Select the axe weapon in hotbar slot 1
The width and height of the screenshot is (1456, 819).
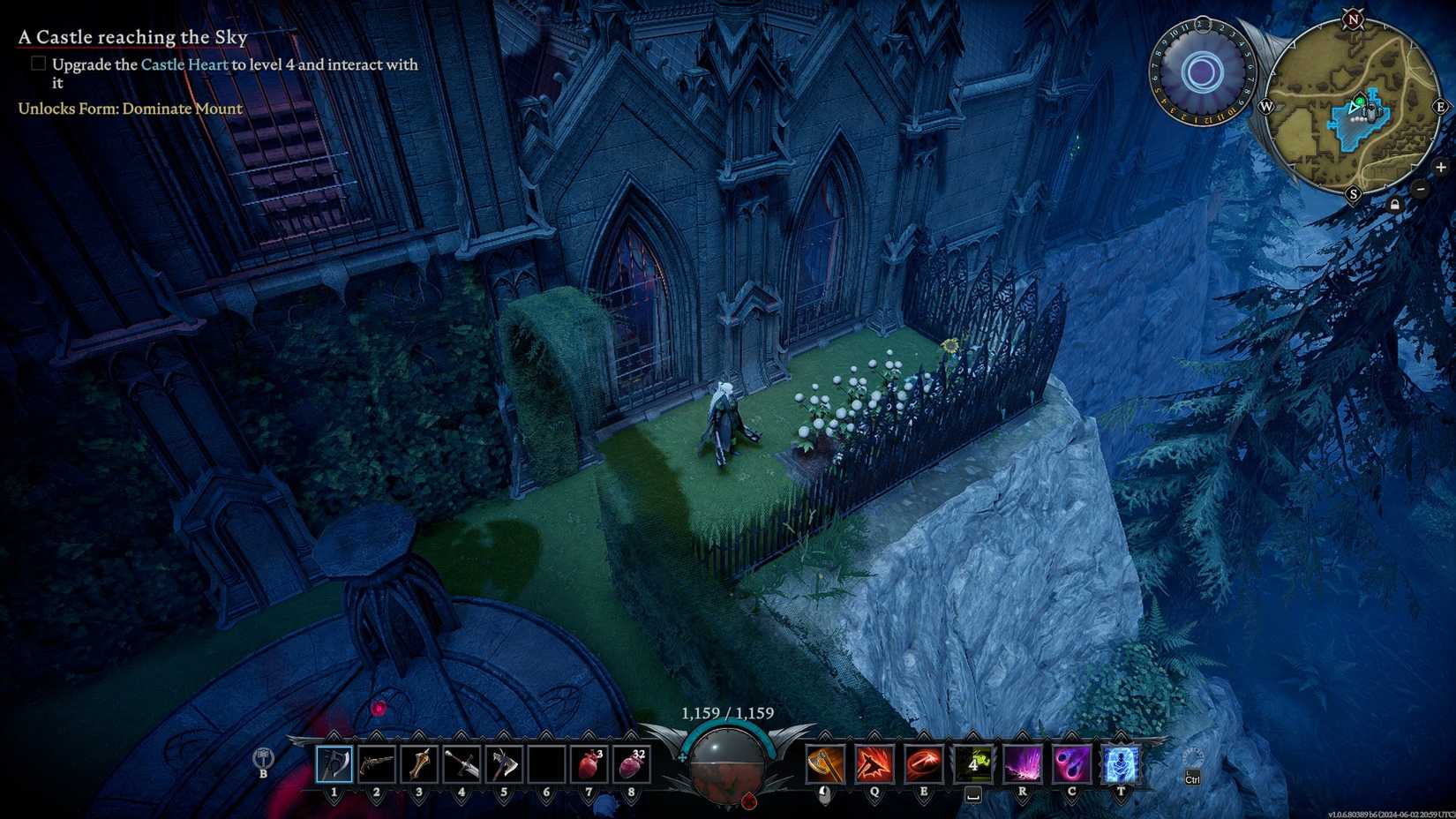coord(334,764)
